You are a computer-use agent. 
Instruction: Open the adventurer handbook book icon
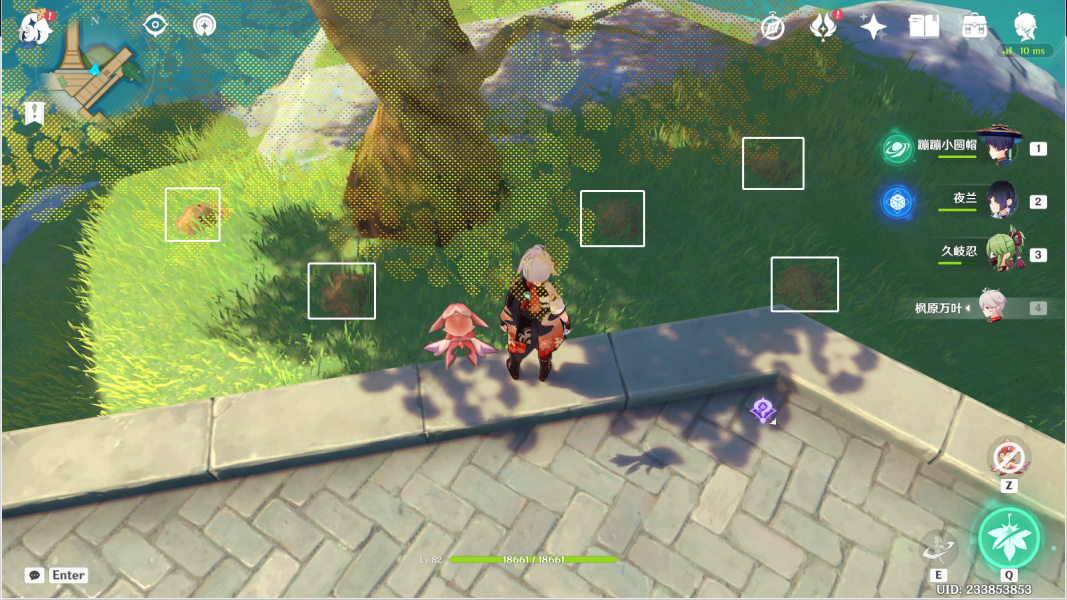(x=924, y=27)
